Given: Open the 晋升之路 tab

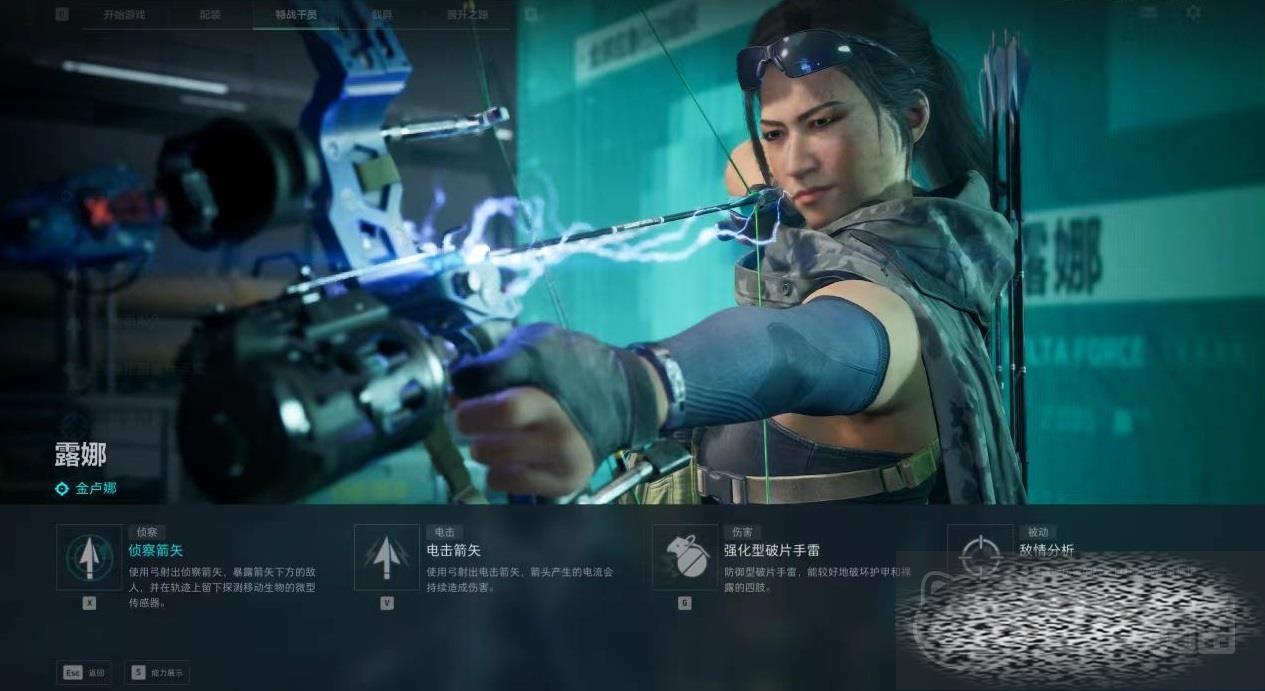Looking at the screenshot, I should (x=468, y=15).
